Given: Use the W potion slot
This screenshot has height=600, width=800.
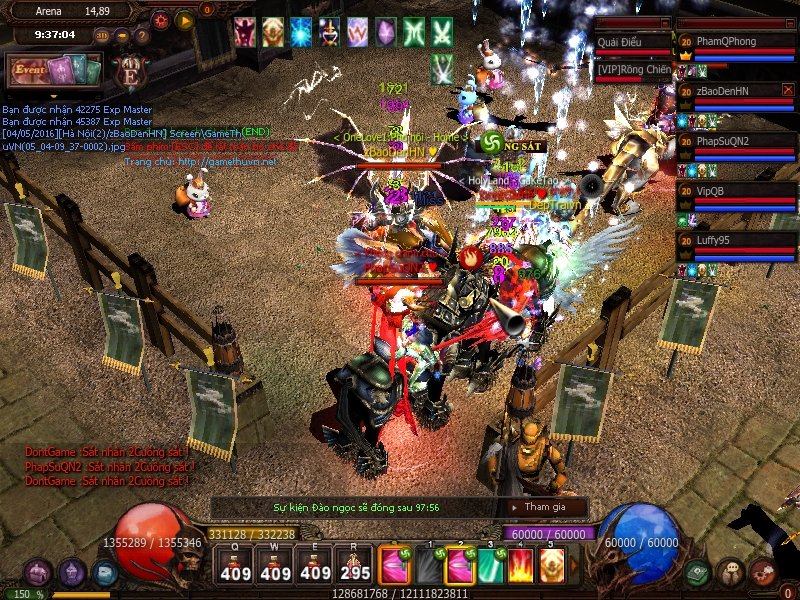Looking at the screenshot, I should coord(275,567).
